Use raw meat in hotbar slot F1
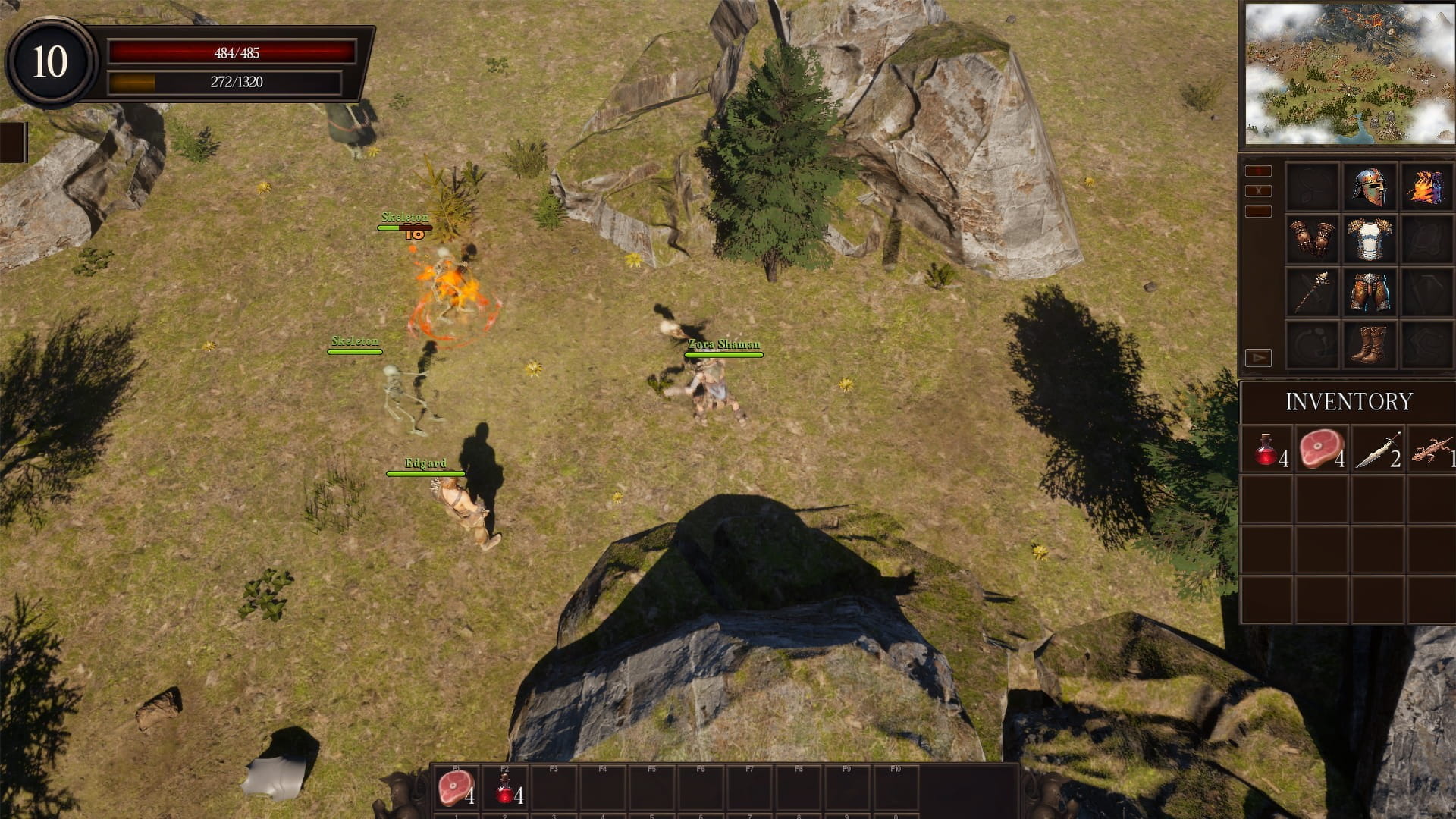The width and height of the screenshot is (1456, 819). [456, 789]
